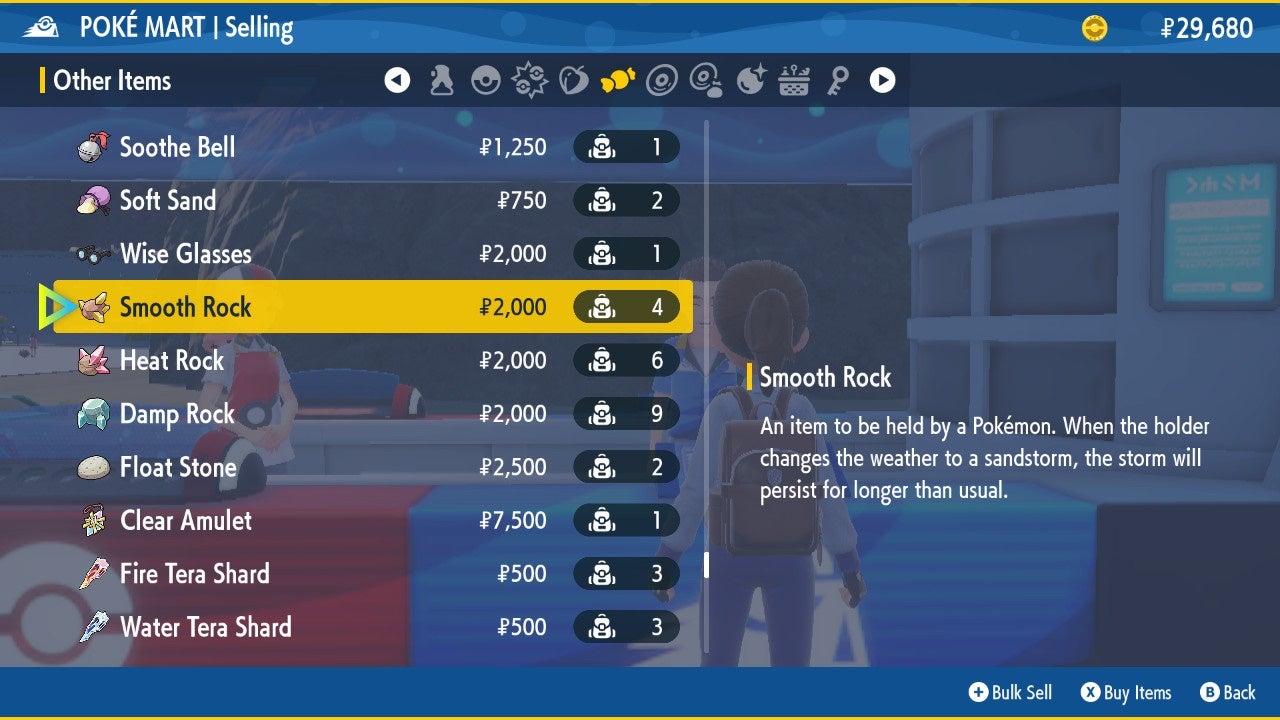Open the Poké Balls category icon

[x=485, y=80]
